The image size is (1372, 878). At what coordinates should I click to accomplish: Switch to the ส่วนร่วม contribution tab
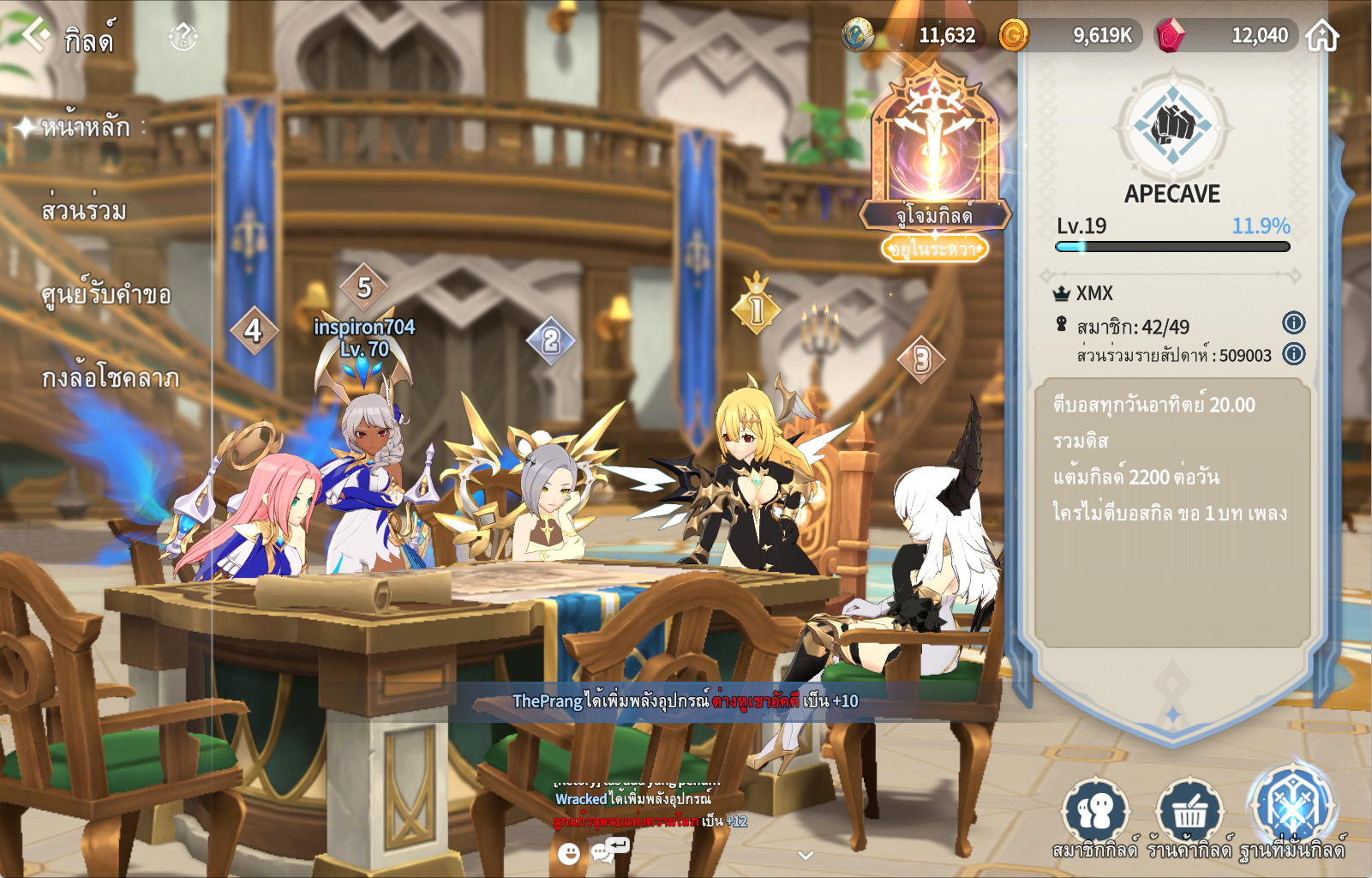point(84,211)
